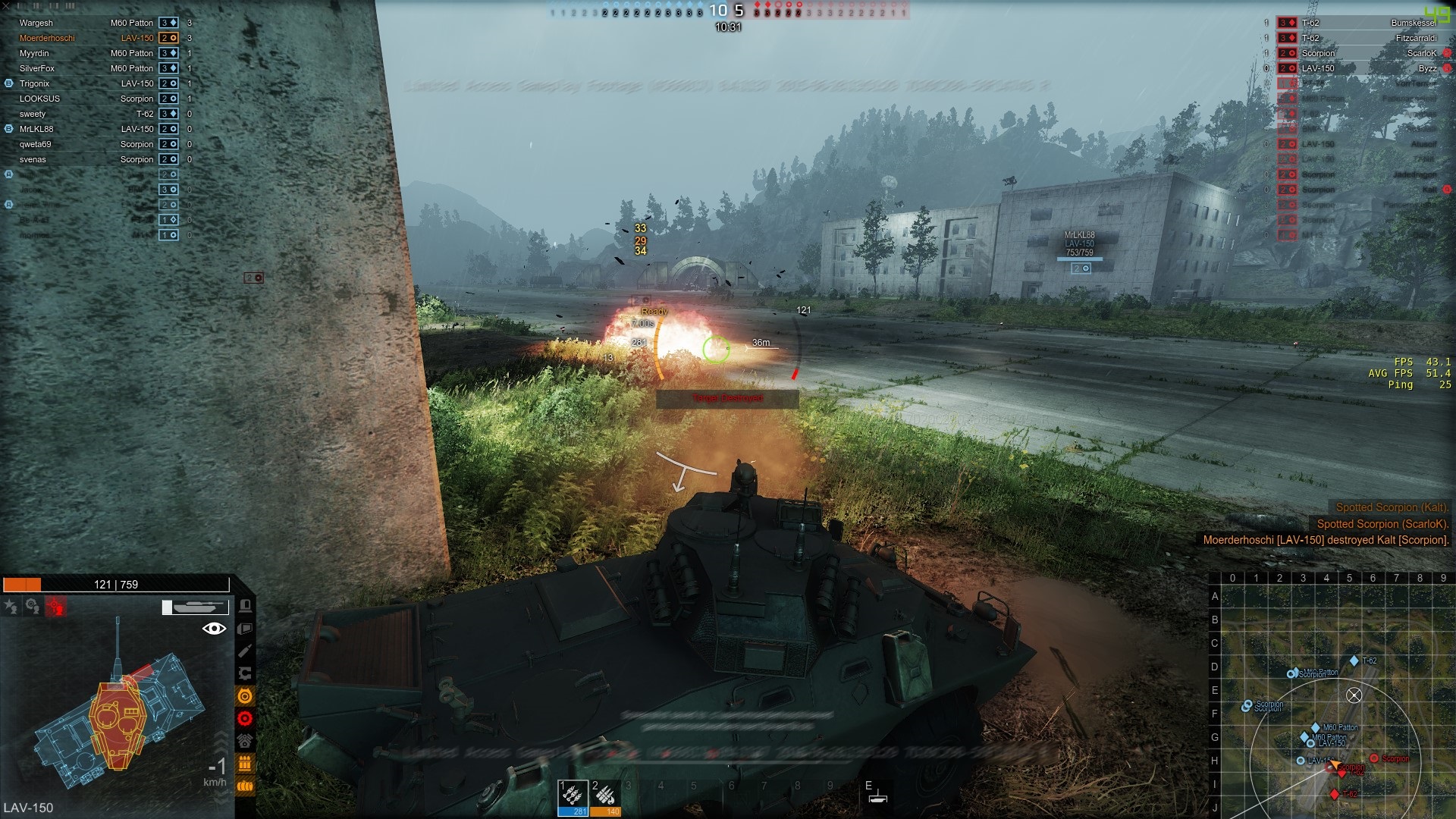Click the capture base circle on the minimap
The width and height of the screenshot is (1456, 819).
point(1354,695)
